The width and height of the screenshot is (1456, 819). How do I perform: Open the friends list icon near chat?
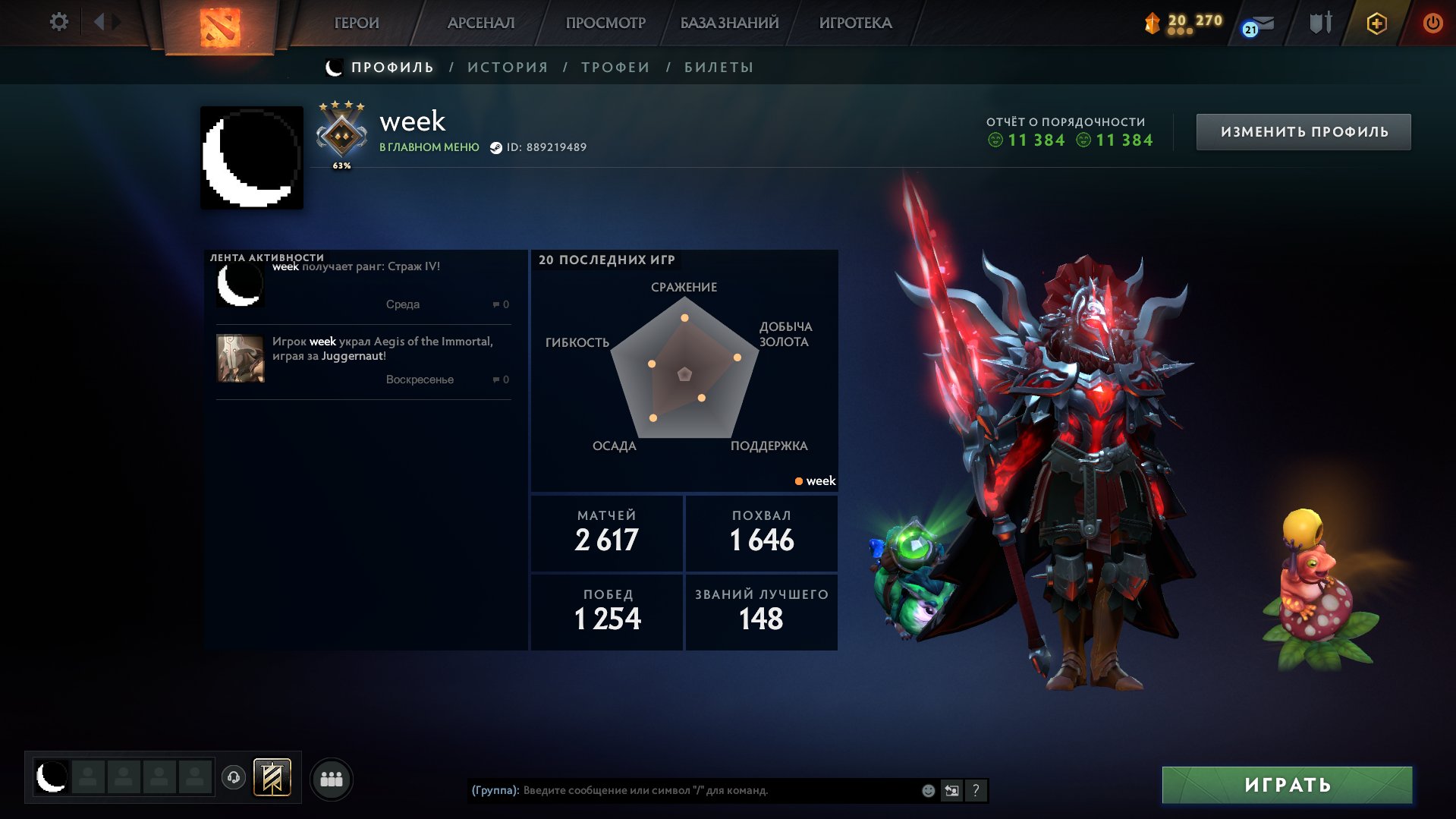[x=331, y=778]
